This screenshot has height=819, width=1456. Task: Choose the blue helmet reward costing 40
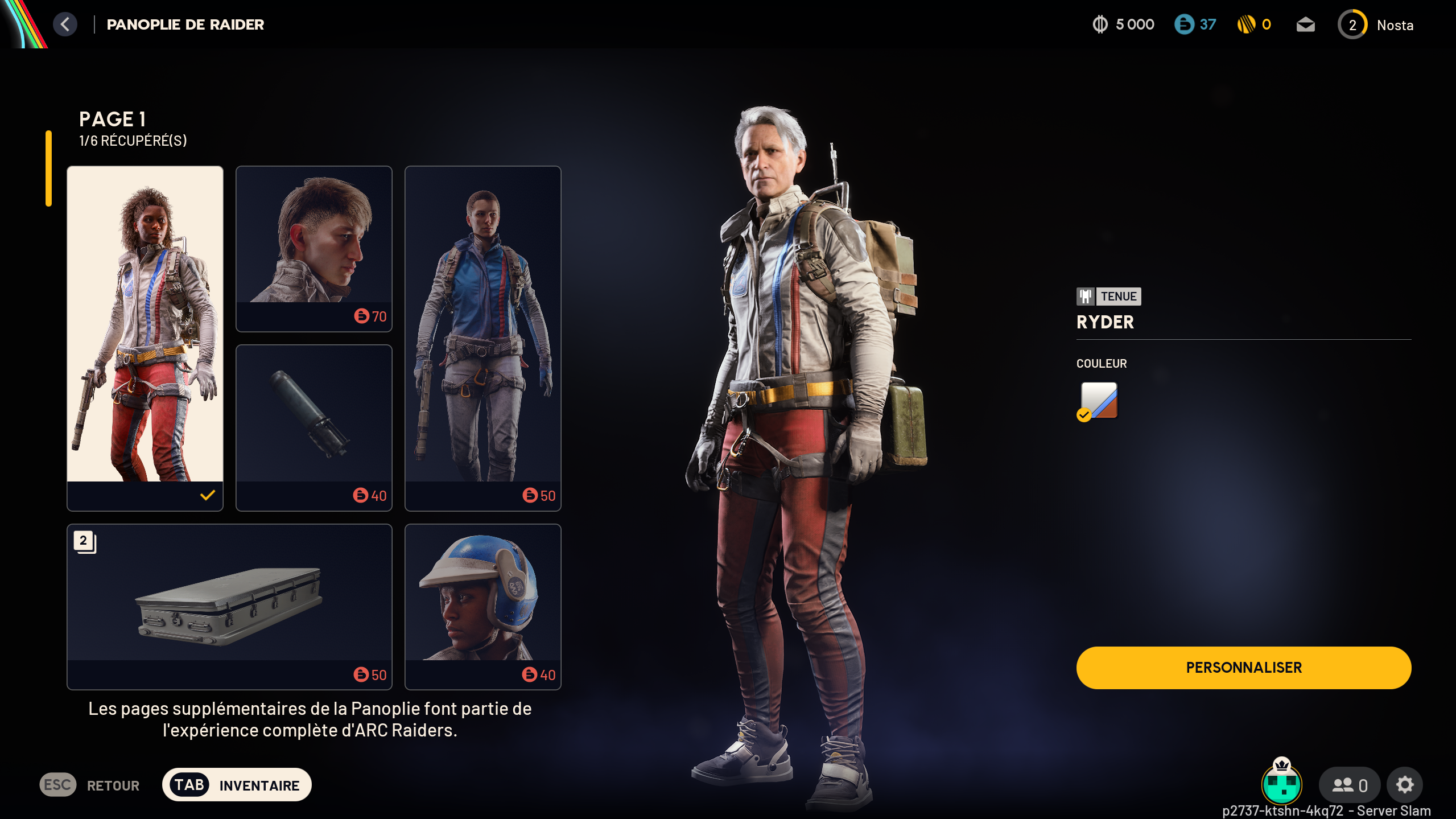[482, 606]
